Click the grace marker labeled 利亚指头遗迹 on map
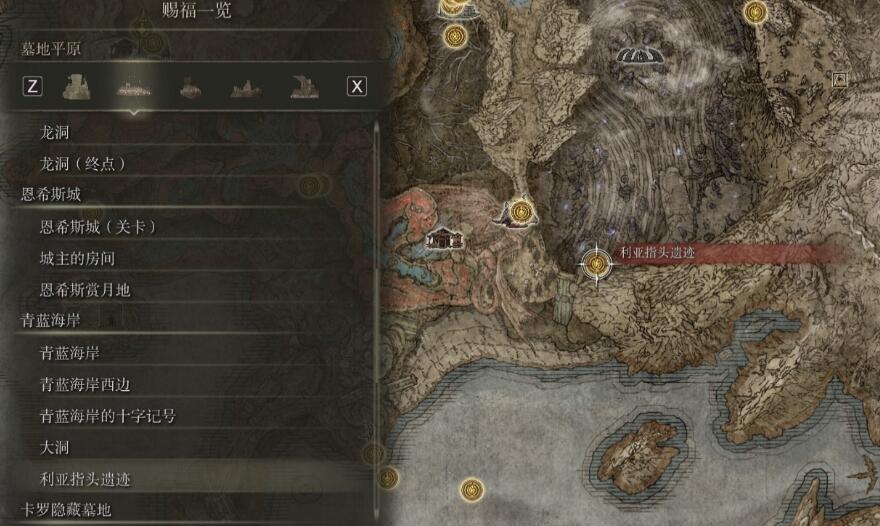The width and height of the screenshot is (880, 526). (x=597, y=263)
